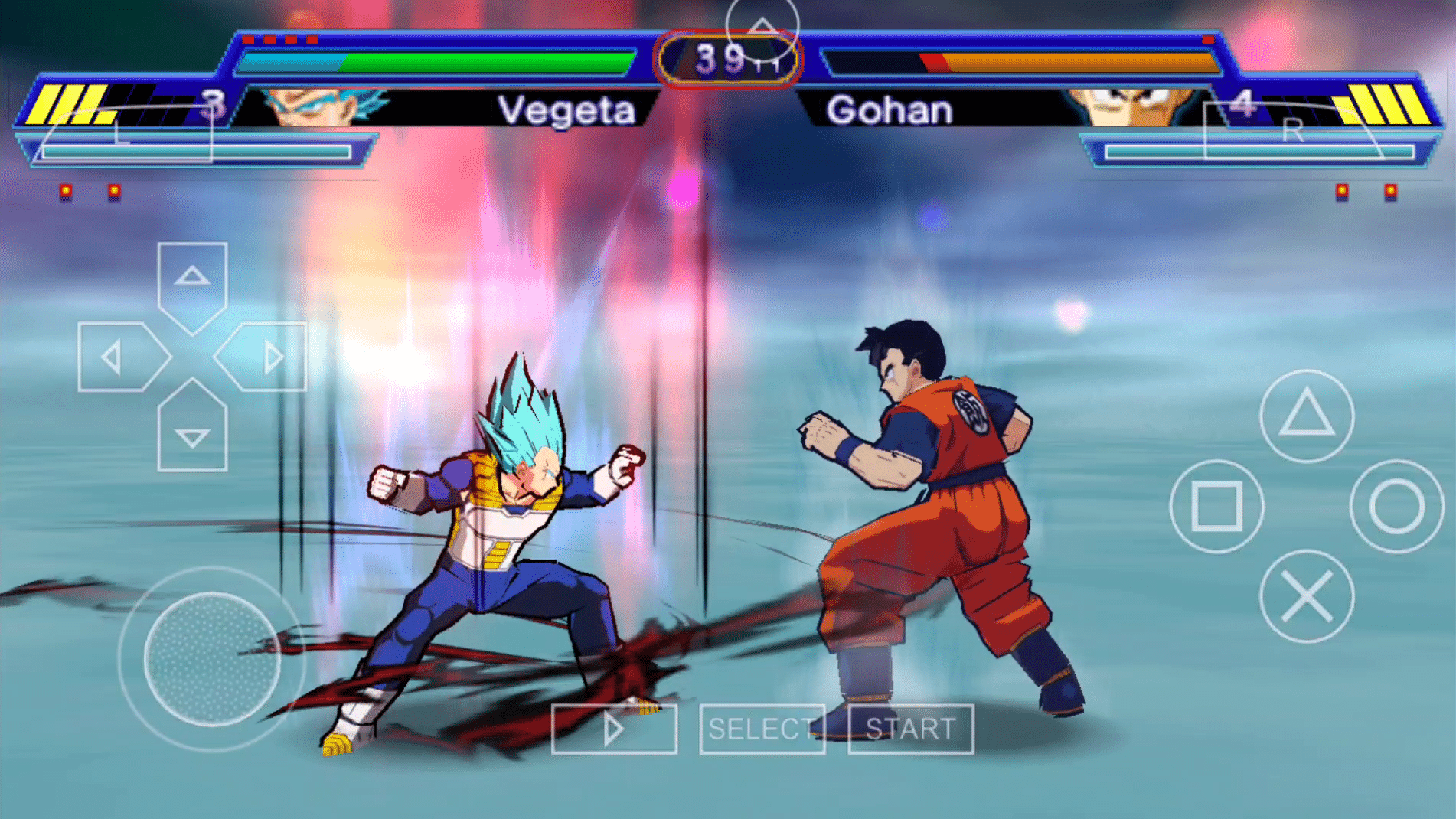1456x819 pixels.
Task: Click the on-screen cross button
Action: pos(1306,596)
